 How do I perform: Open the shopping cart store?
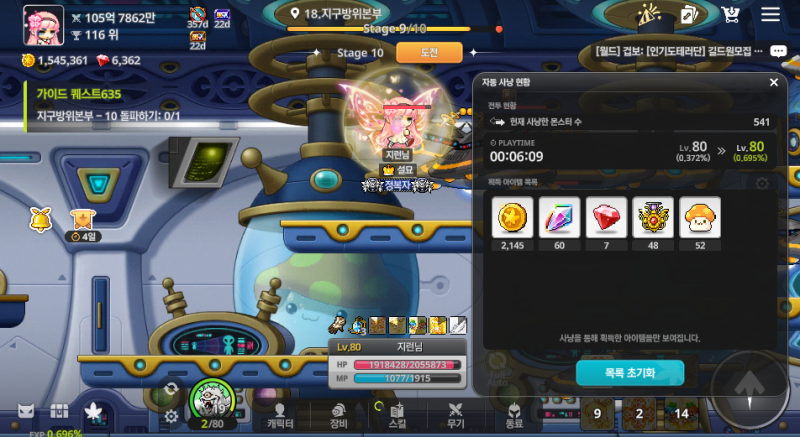tap(730, 14)
